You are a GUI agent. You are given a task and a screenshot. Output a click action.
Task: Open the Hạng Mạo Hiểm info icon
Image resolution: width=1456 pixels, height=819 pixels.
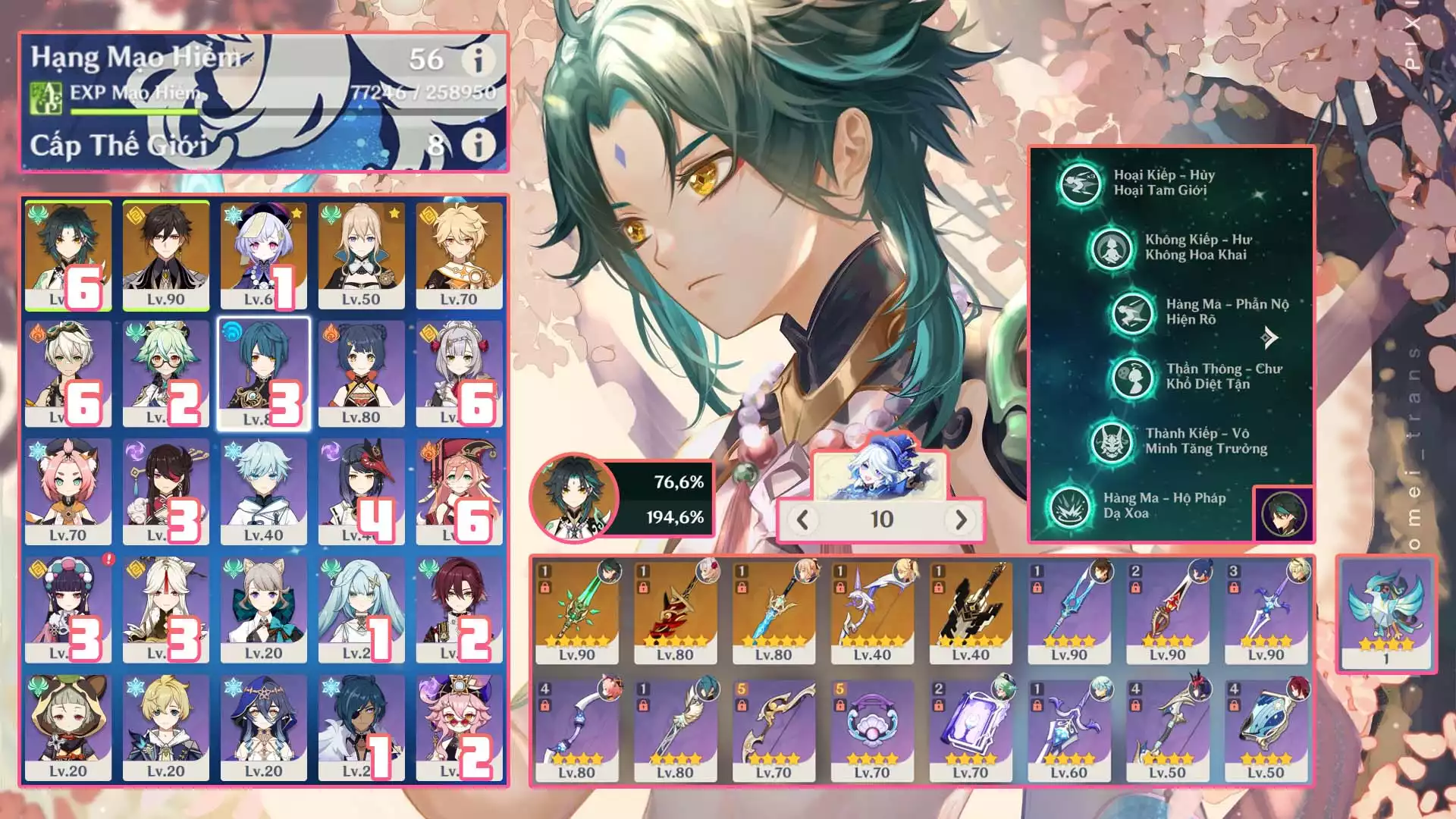tap(479, 60)
